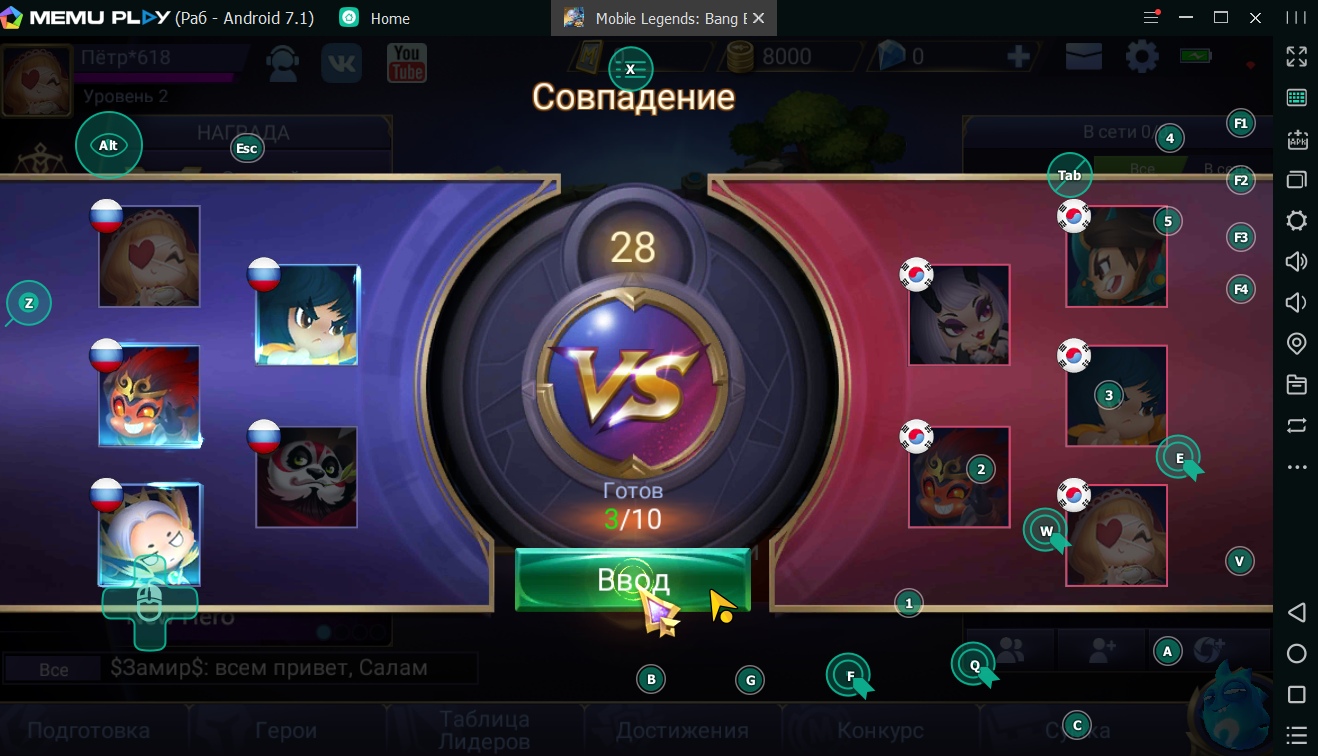Open the multi-instance manager icon
The width and height of the screenshot is (1318, 756).
[1296, 181]
